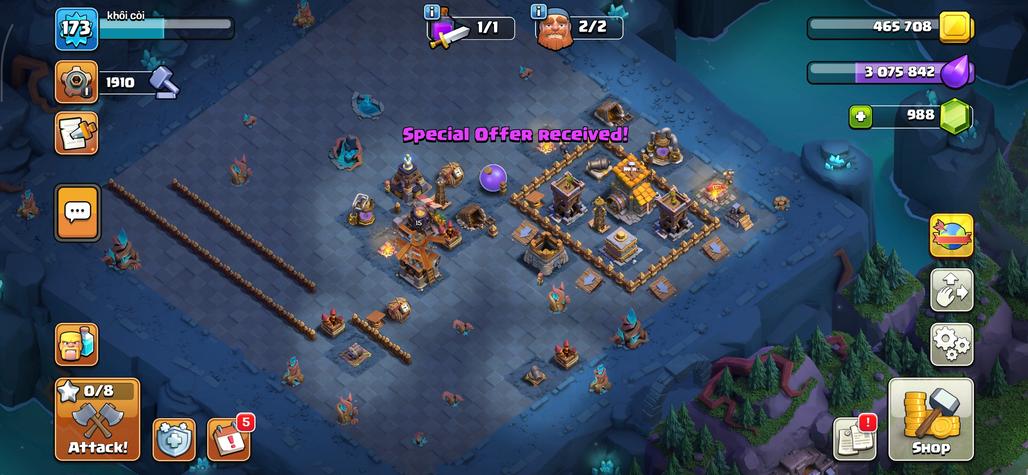
Task: Add gems with the green plus button
Action: tap(861, 116)
